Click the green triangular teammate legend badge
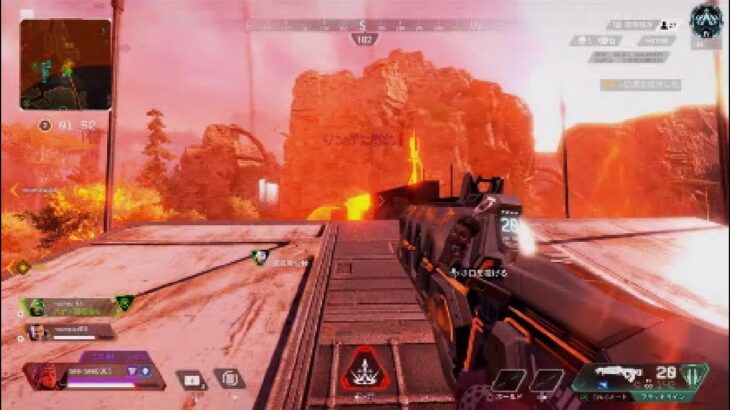This screenshot has width=730, height=410. (125, 303)
